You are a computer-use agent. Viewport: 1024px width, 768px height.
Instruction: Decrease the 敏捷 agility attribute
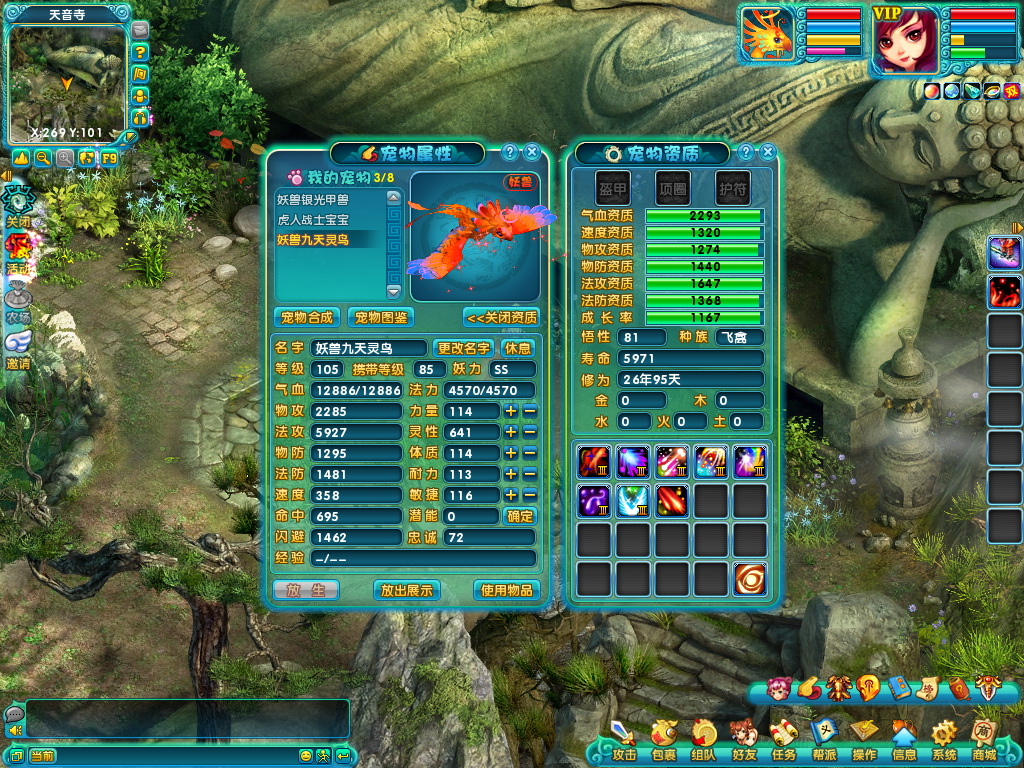pyautogui.click(x=530, y=495)
